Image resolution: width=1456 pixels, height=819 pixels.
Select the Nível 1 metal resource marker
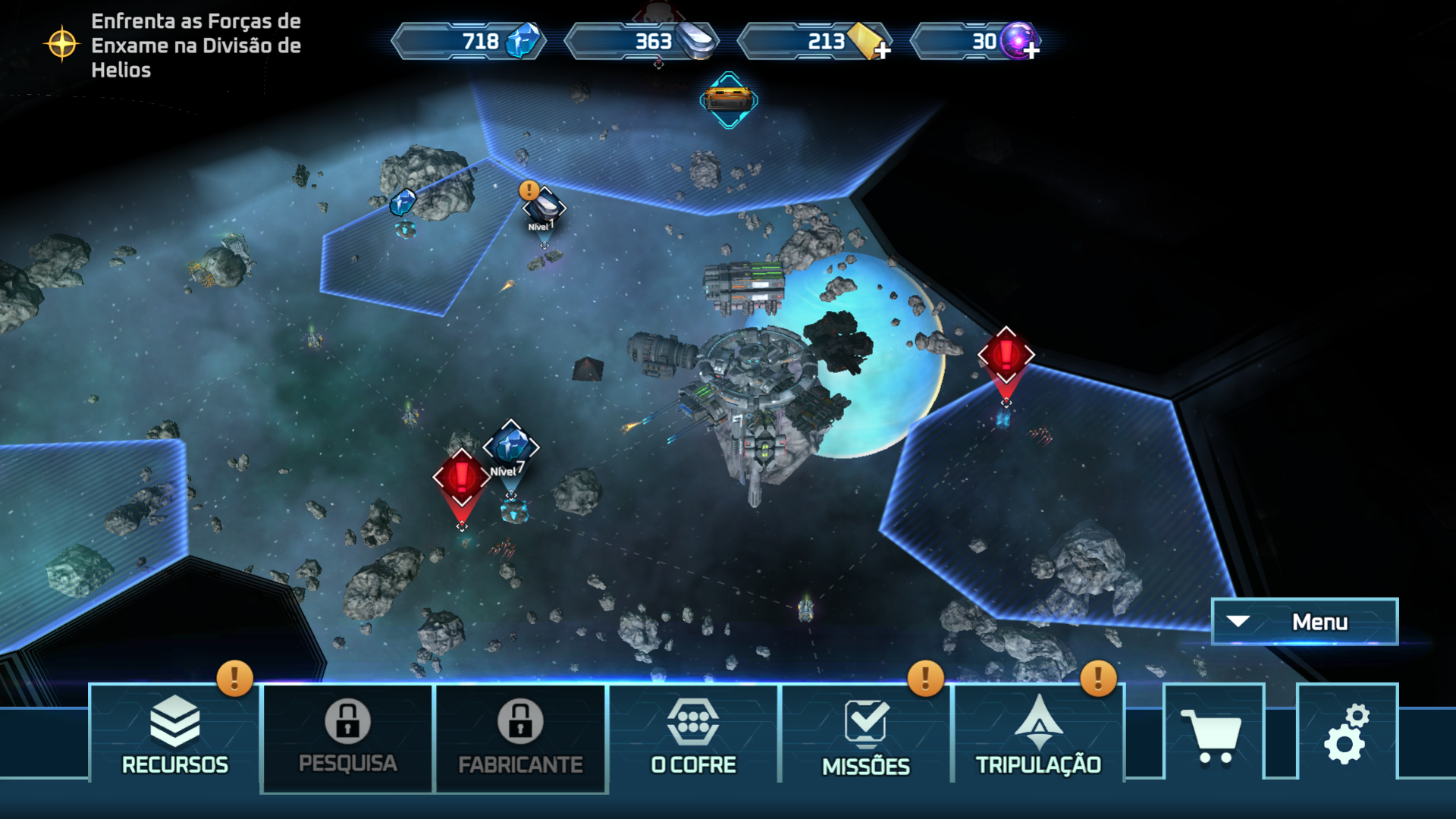coord(544,207)
